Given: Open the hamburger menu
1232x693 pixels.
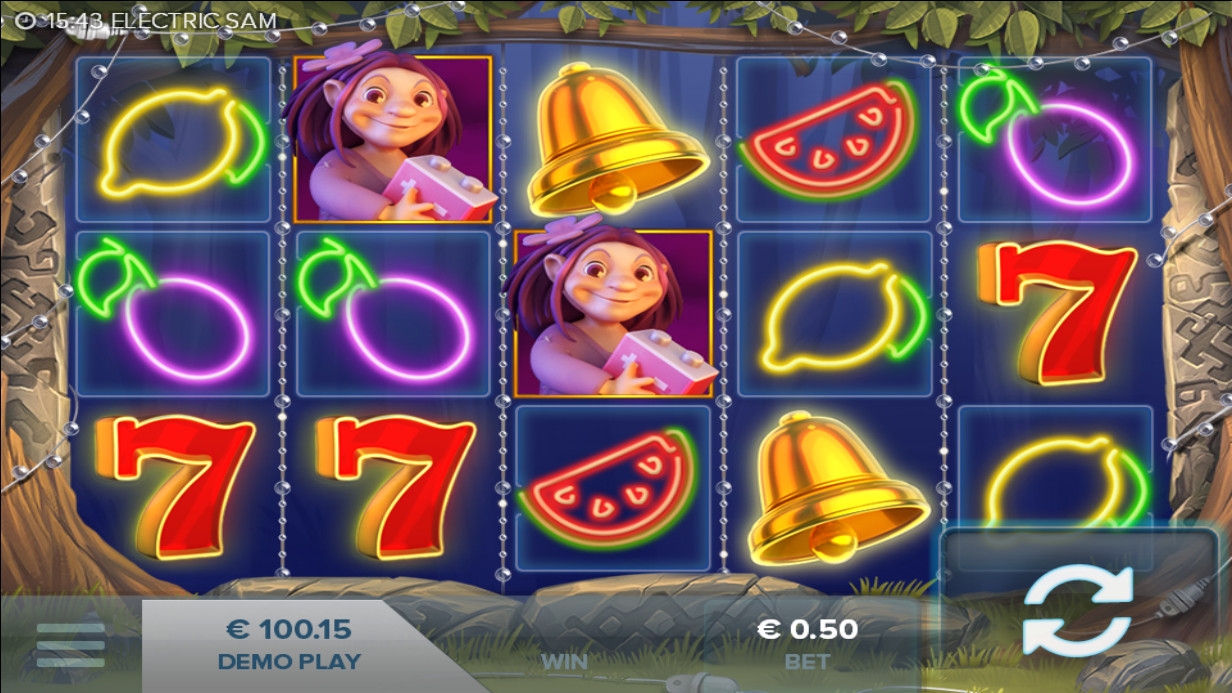Looking at the screenshot, I should [70, 645].
